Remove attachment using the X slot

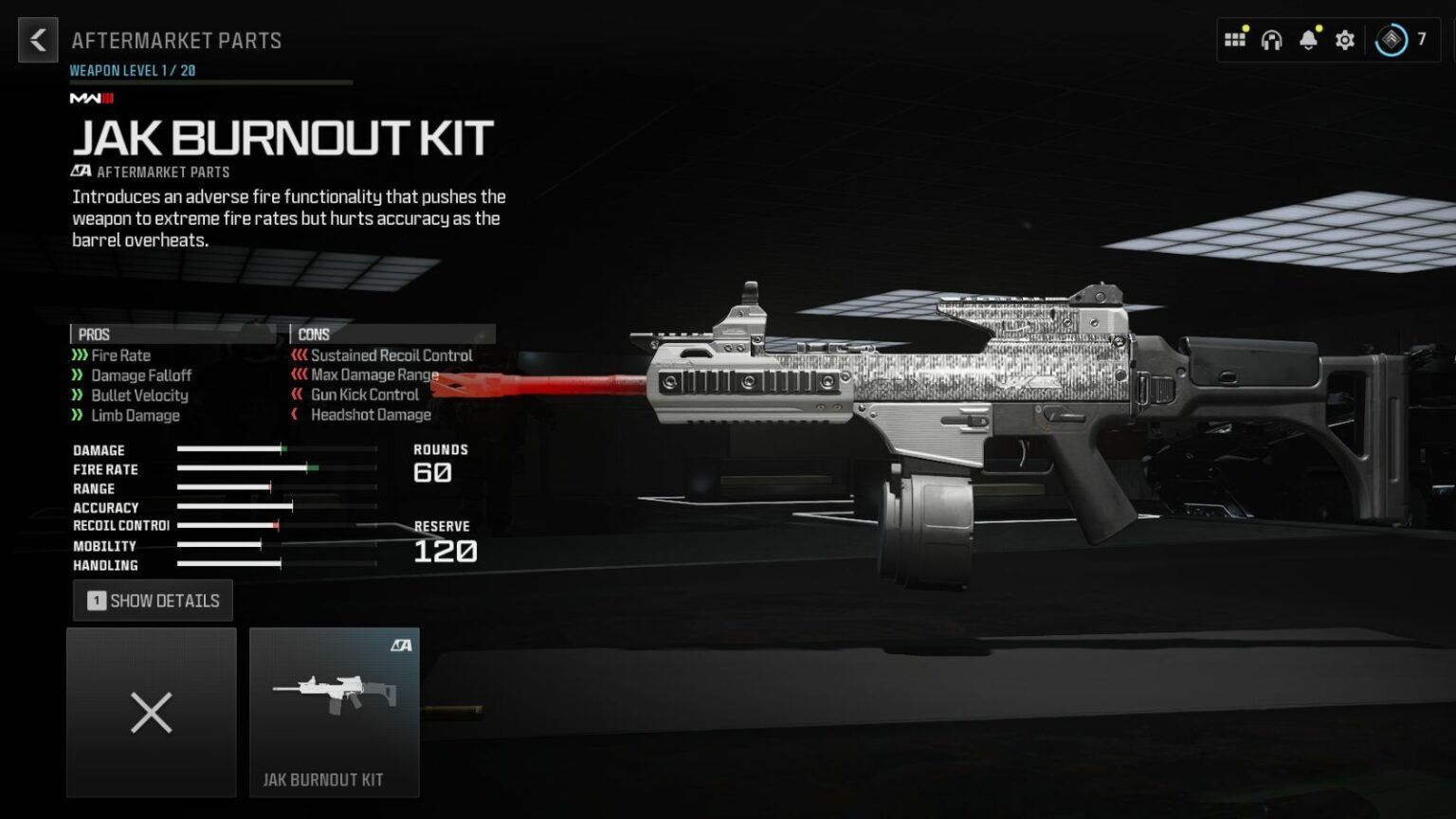[x=151, y=713]
